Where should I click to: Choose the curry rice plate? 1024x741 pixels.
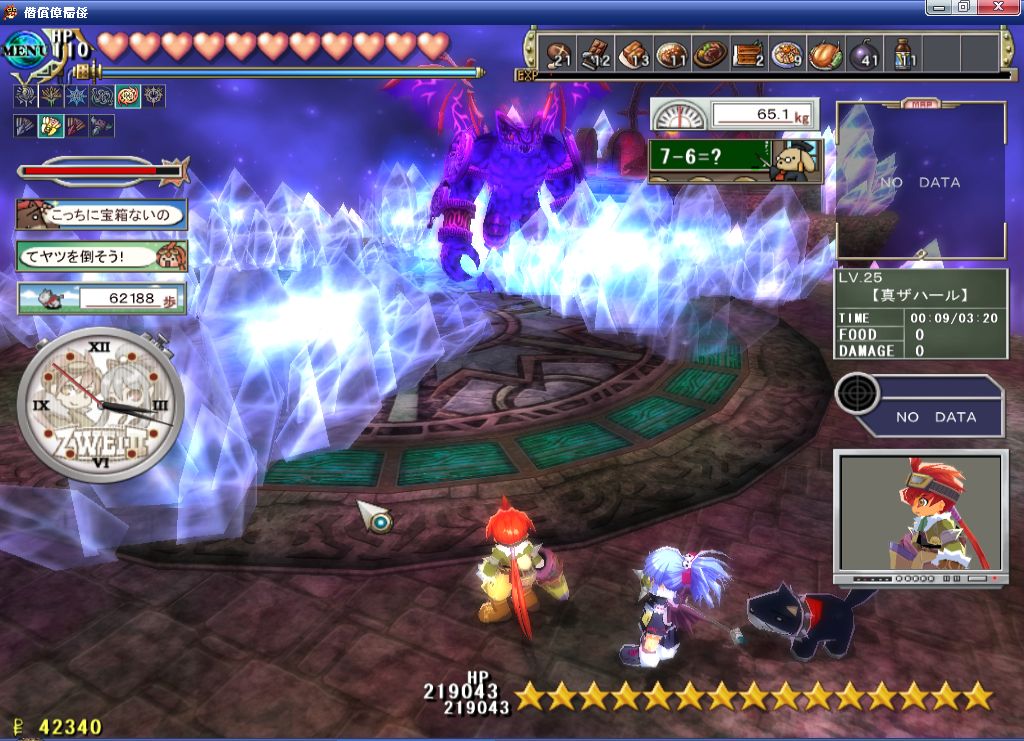671,53
